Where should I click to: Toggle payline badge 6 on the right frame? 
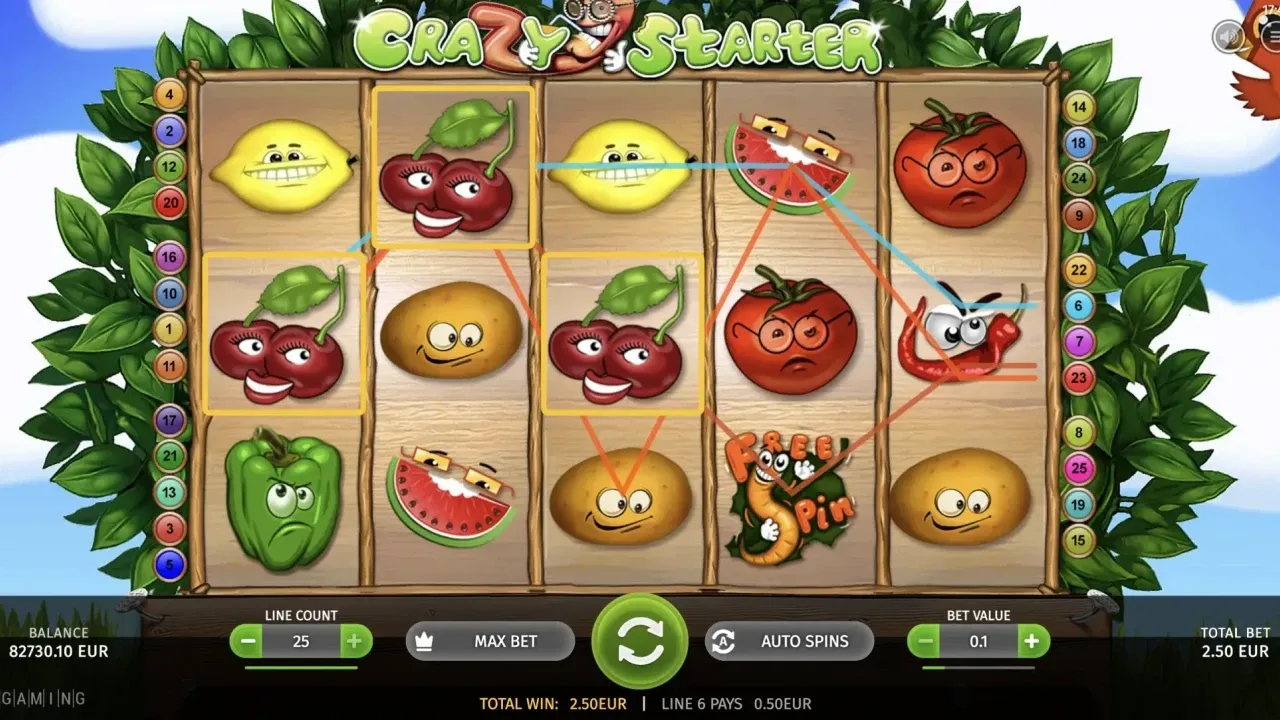tap(1078, 305)
